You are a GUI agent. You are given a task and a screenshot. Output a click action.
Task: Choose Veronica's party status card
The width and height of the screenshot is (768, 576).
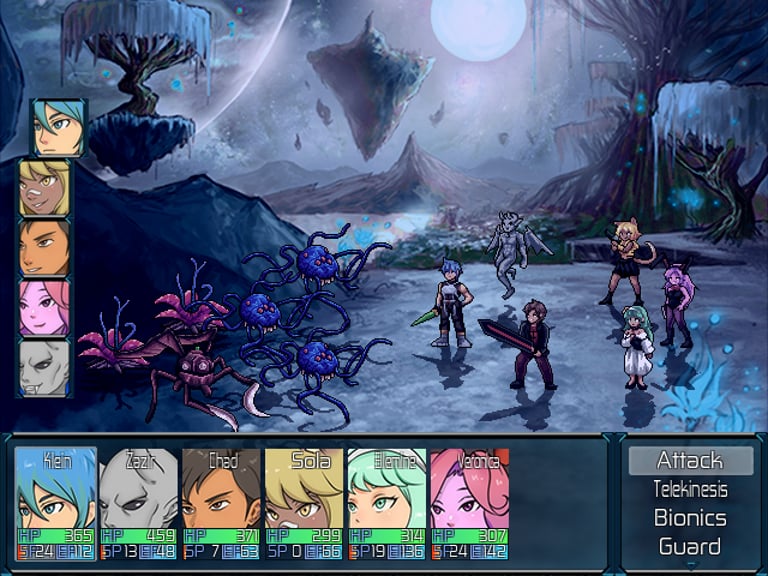(470, 503)
